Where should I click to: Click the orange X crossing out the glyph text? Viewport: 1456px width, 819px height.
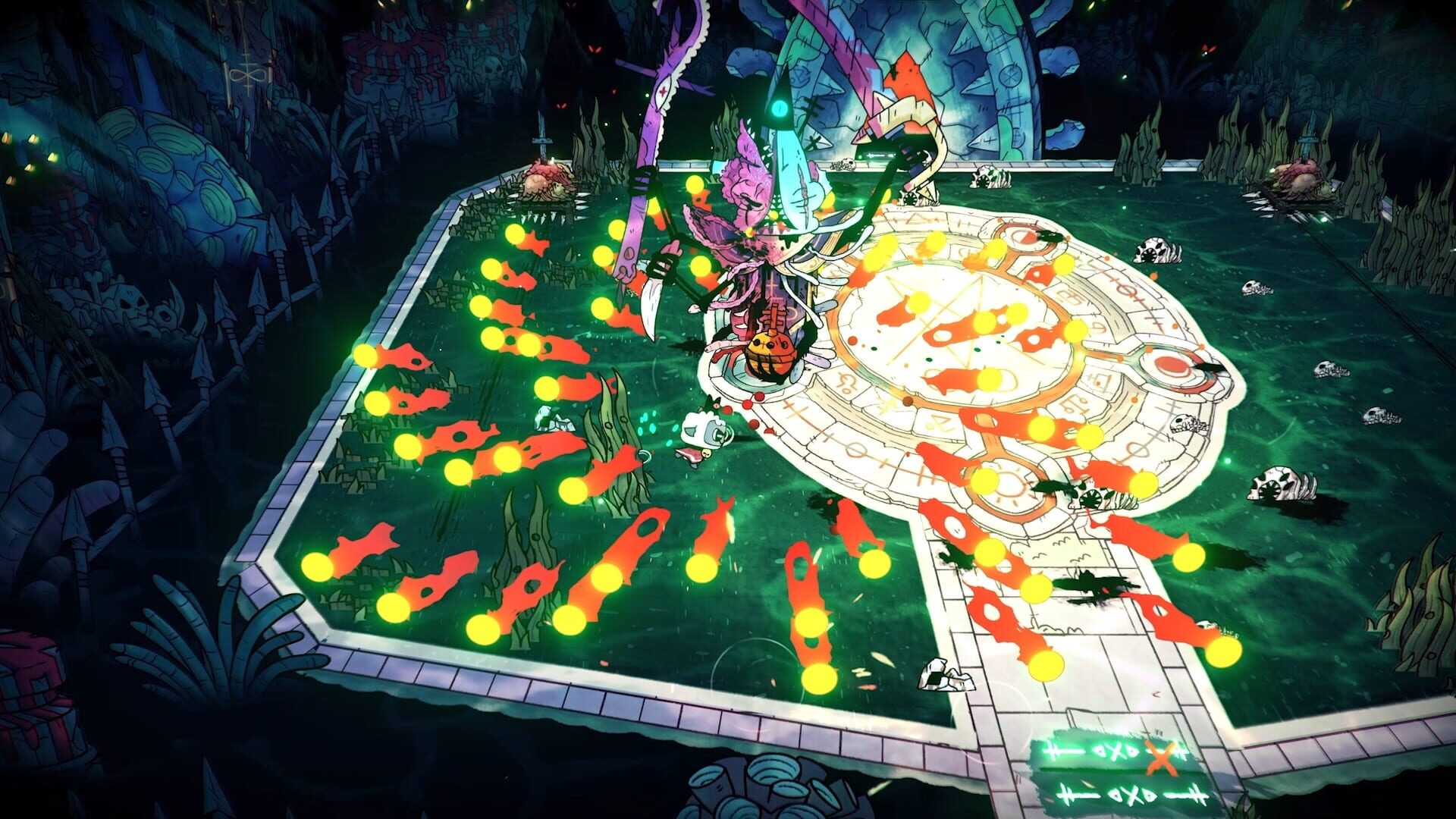coord(1163,760)
